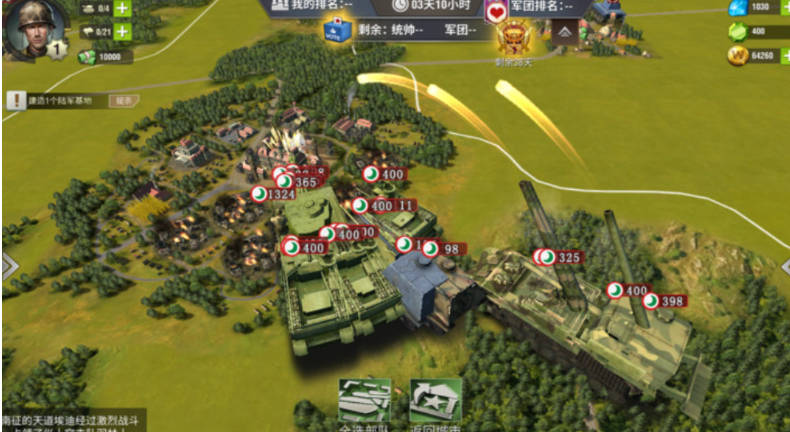
Task: Add aircraft with the green plus button
Action: tap(121, 32)
